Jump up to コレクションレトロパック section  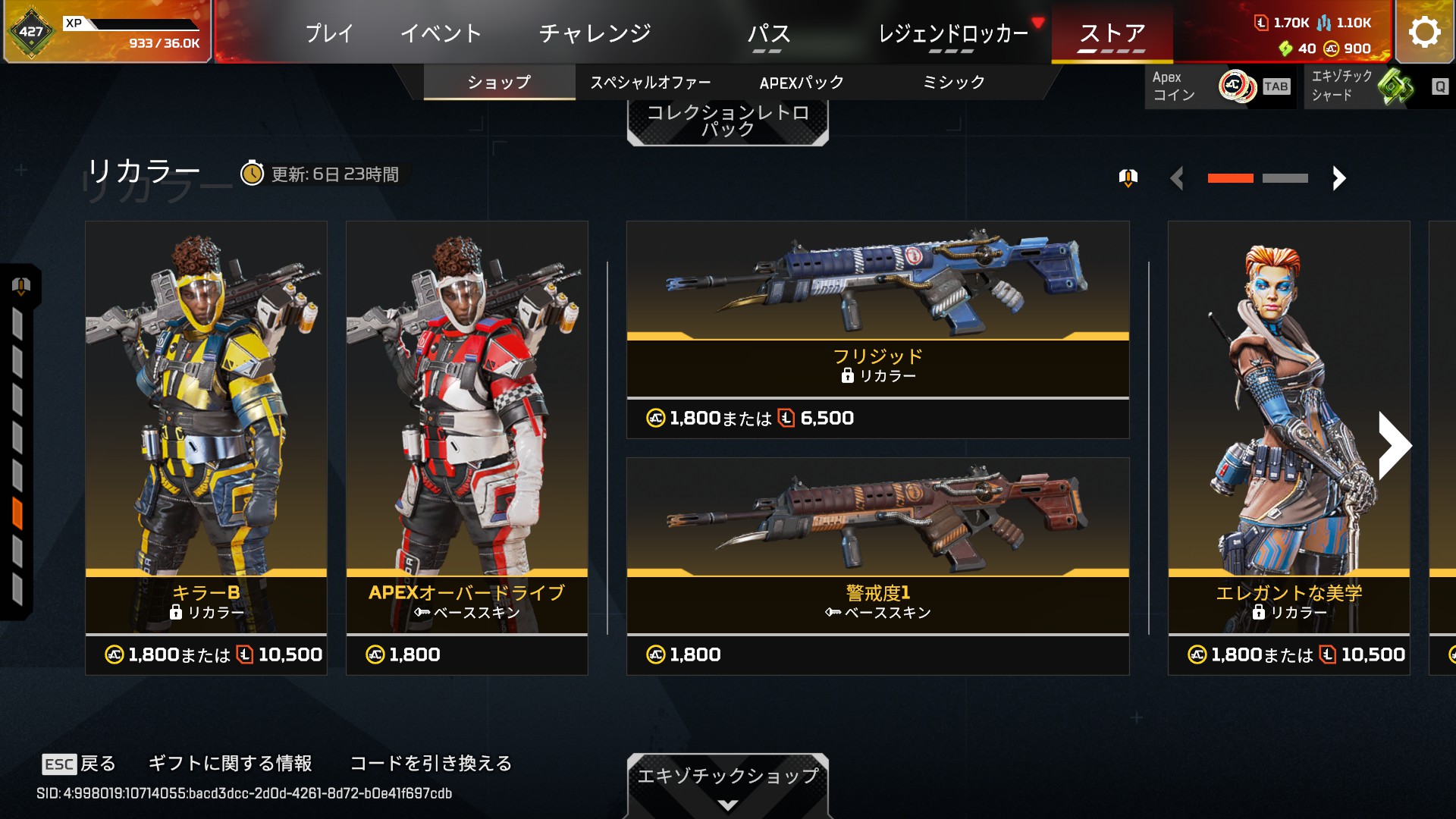click(x=727, y=121)
